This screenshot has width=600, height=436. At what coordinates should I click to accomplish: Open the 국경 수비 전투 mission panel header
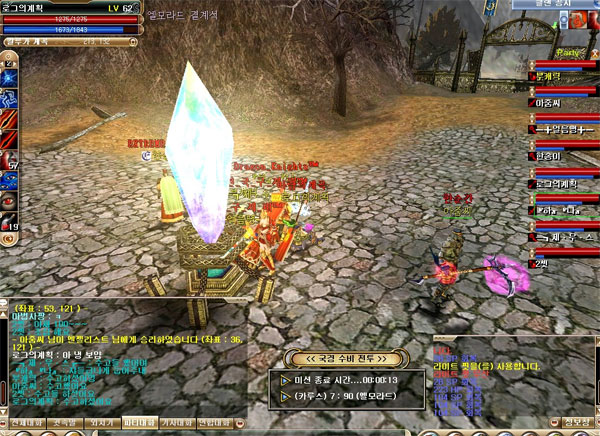[344, 358]
